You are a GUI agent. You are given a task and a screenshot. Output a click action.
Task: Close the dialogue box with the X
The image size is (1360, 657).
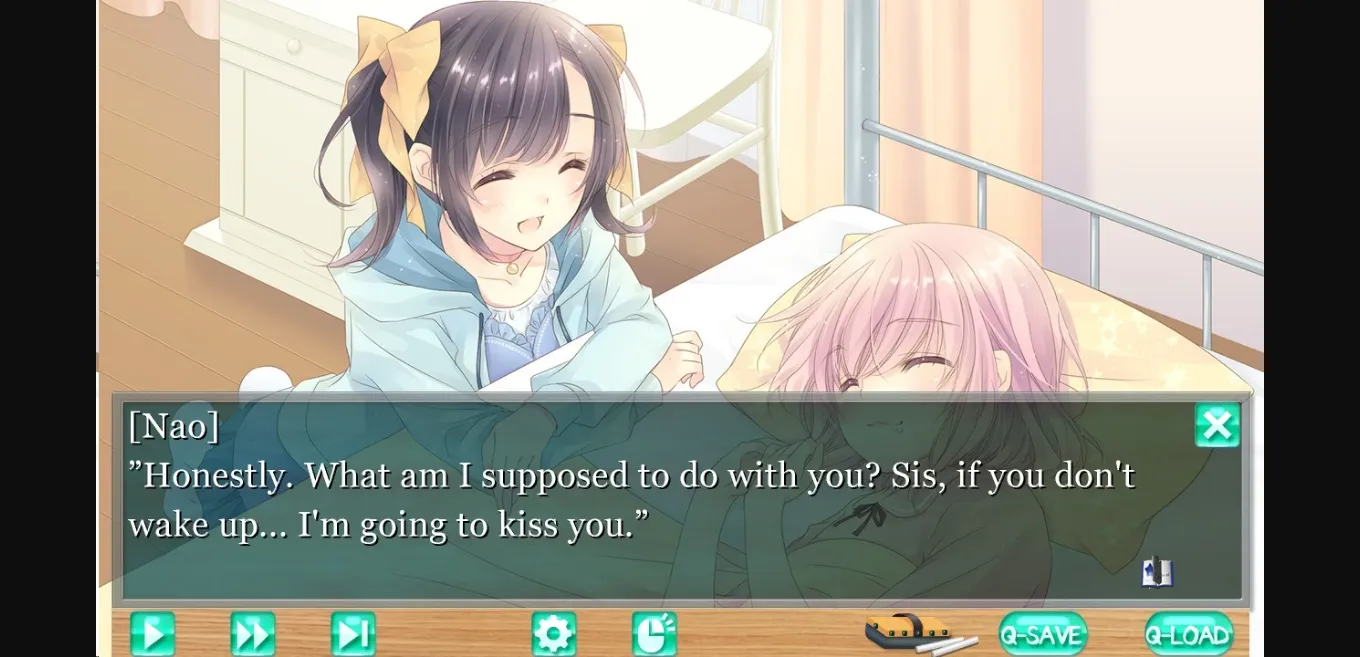(1217, 426)
